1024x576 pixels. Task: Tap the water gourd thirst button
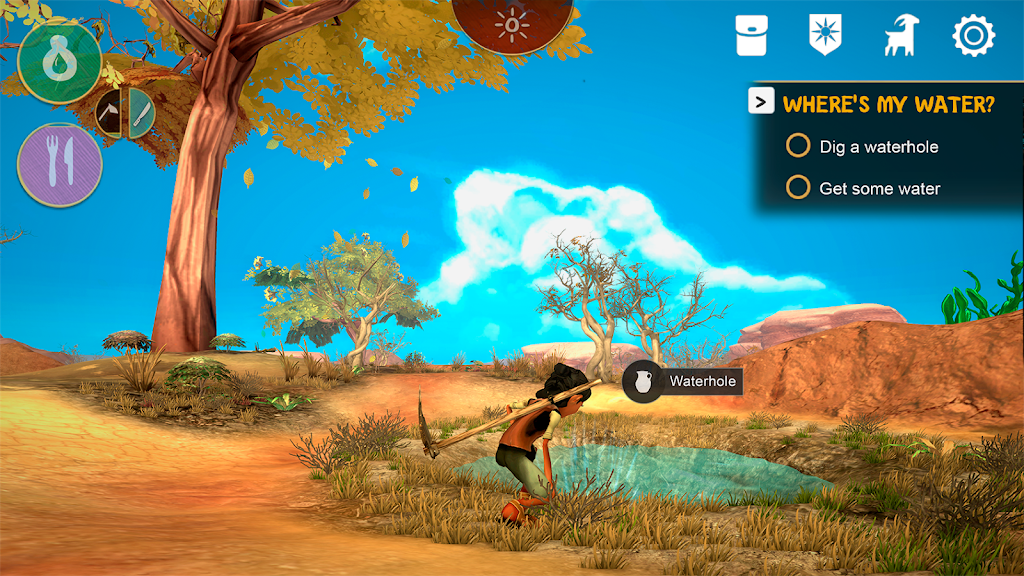[x=60, y=60]
